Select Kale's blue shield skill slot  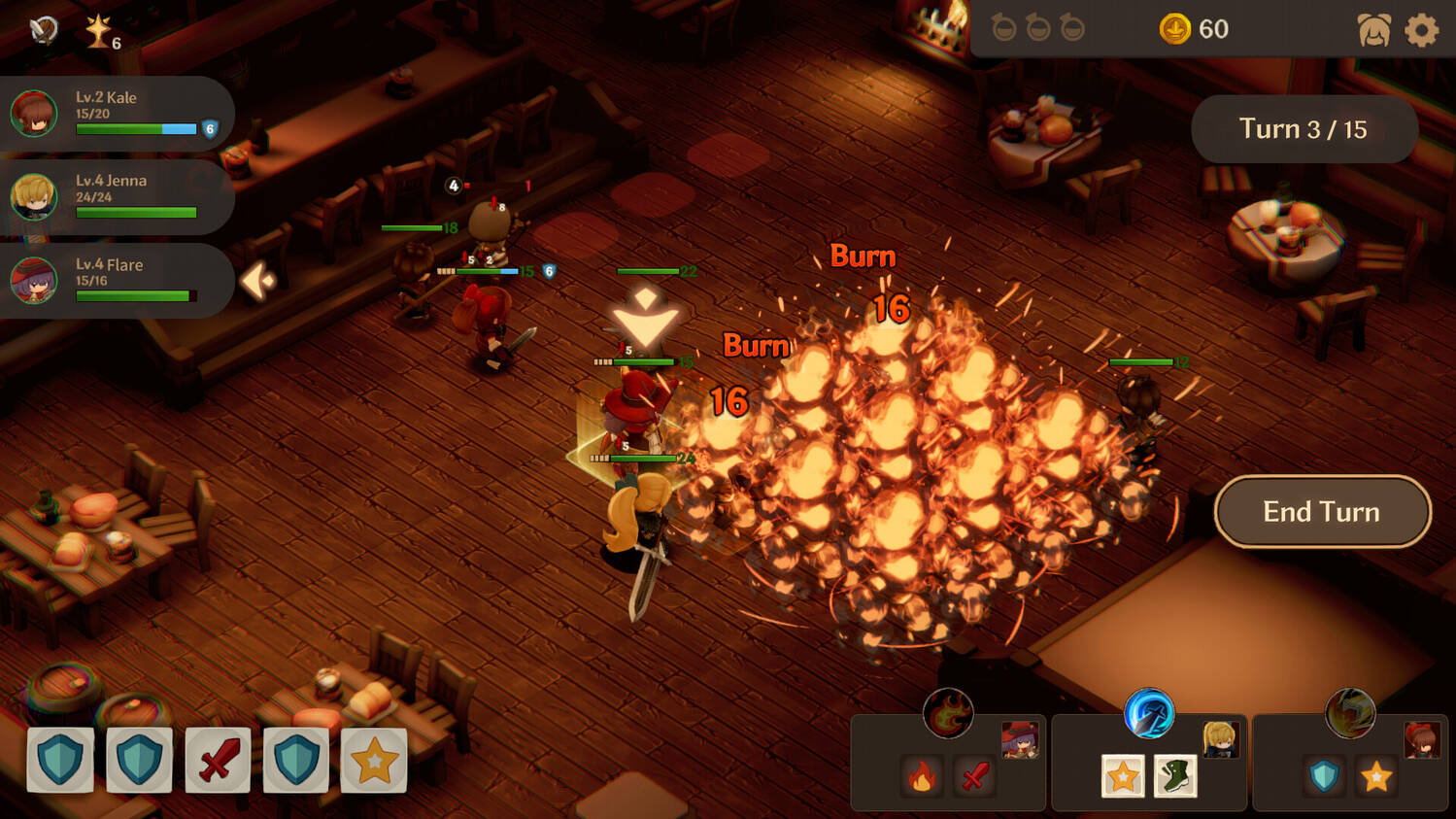[x=1324, y=776]
